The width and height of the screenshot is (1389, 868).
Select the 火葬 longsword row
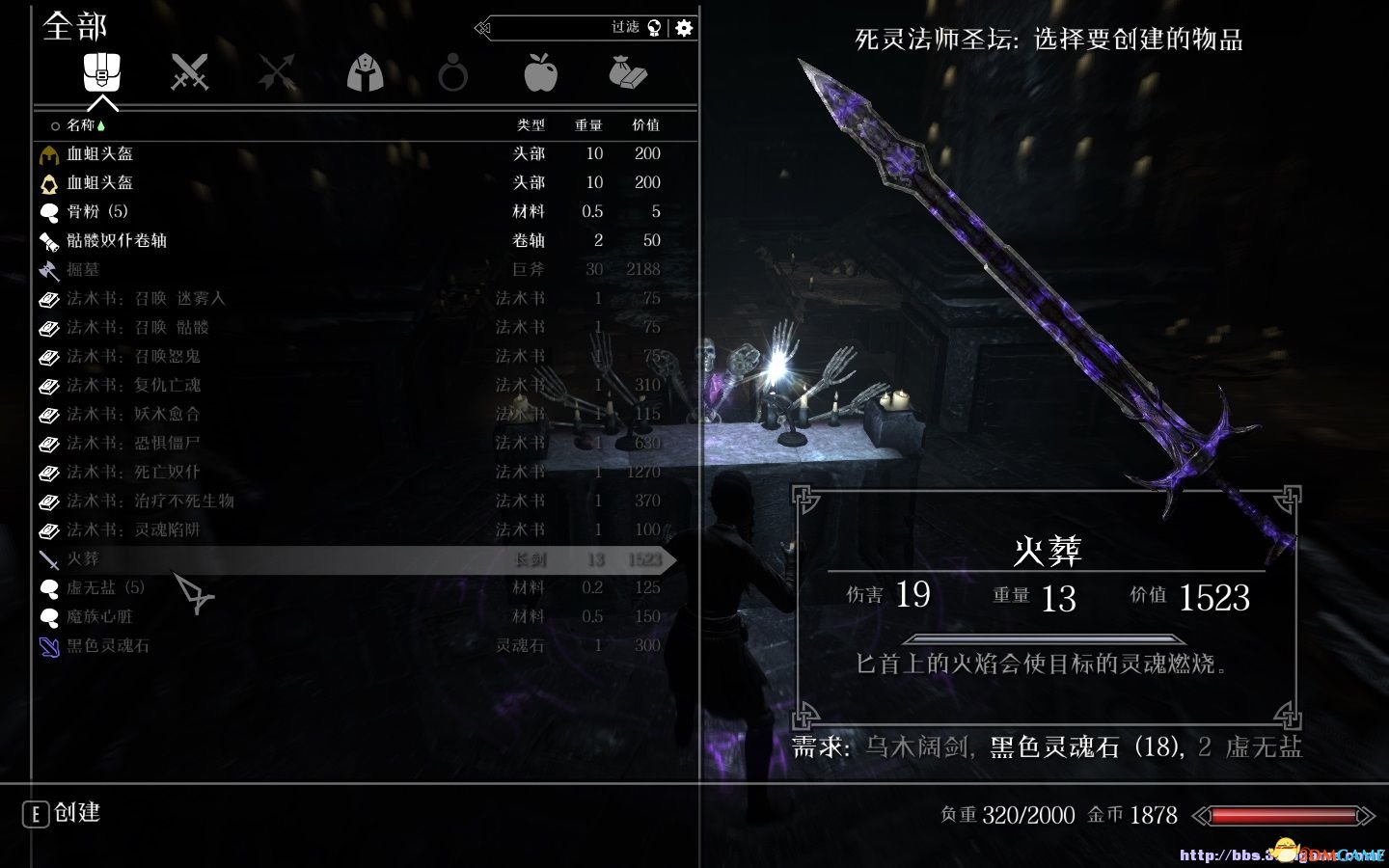(83, 559)
